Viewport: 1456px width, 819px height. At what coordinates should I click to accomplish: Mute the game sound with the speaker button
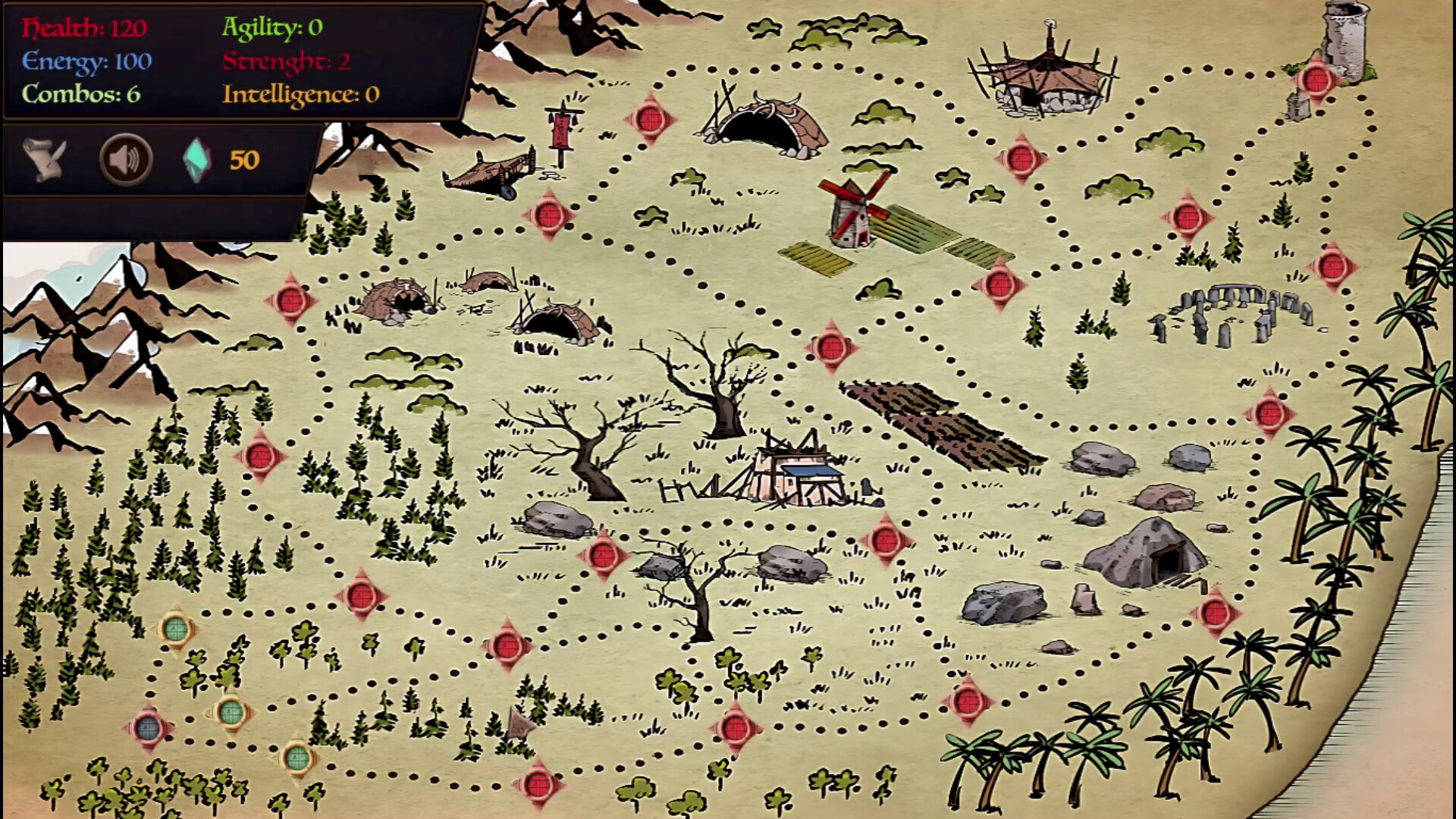click(126, 159)
